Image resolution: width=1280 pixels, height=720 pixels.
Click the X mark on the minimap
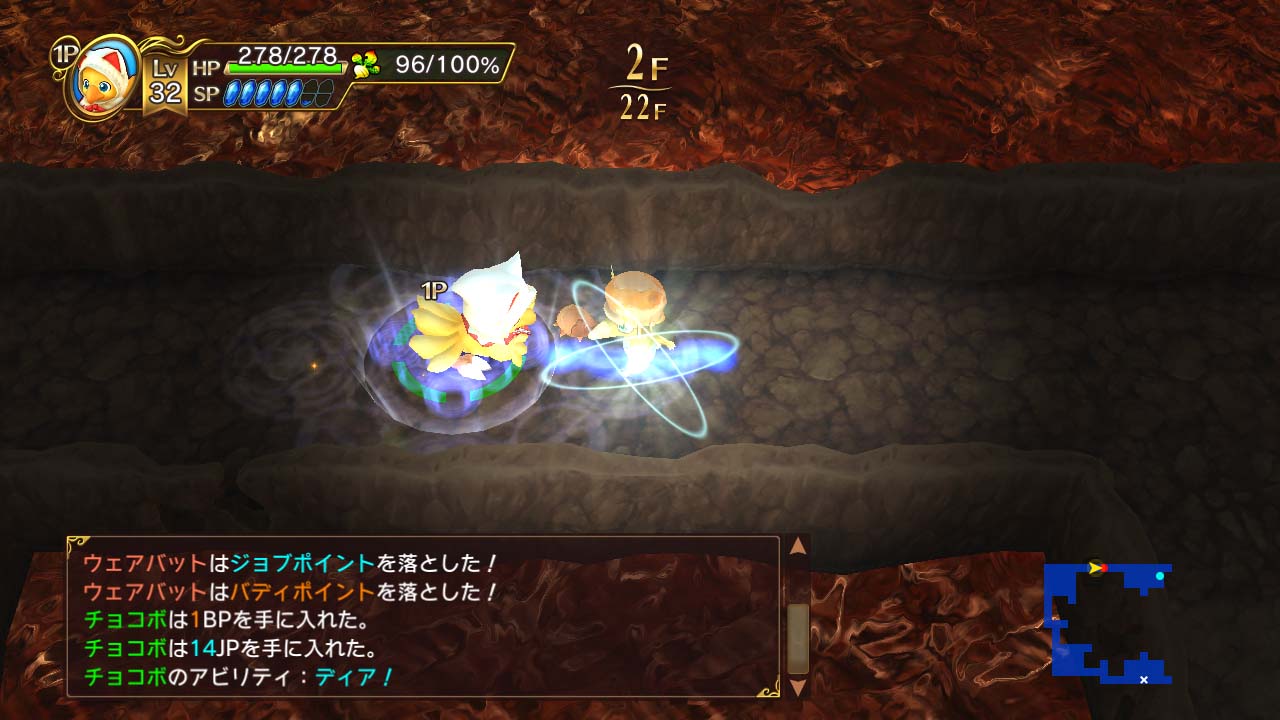[1144, 680]
